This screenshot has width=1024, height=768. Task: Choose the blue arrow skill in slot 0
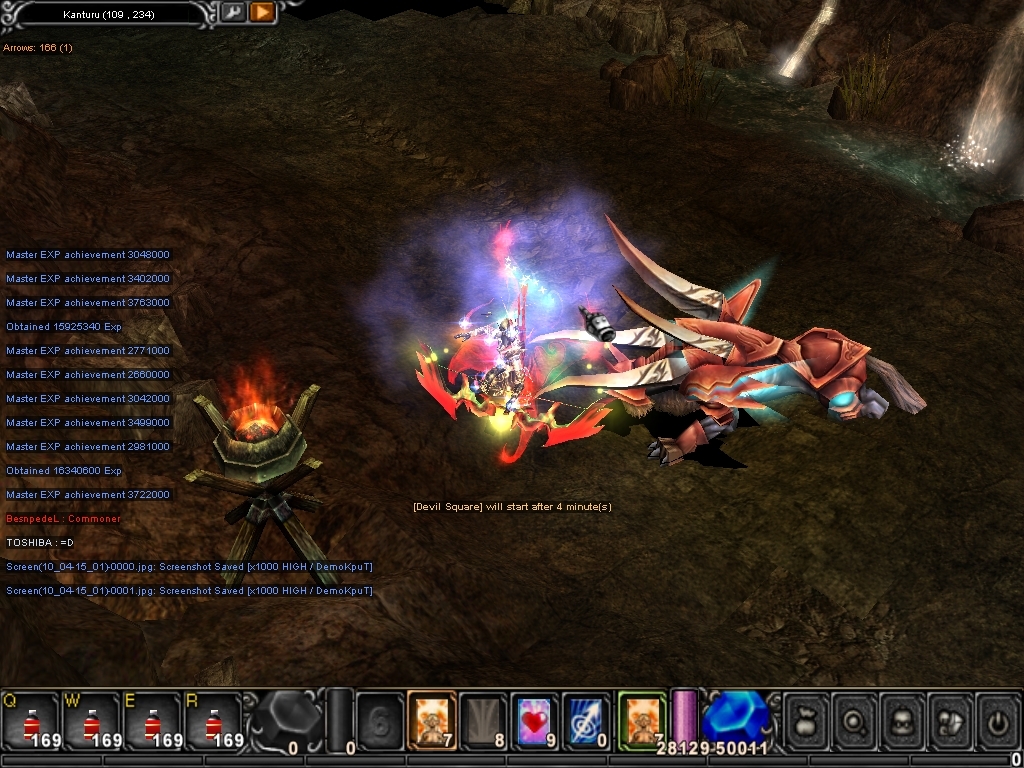point(587,720)
